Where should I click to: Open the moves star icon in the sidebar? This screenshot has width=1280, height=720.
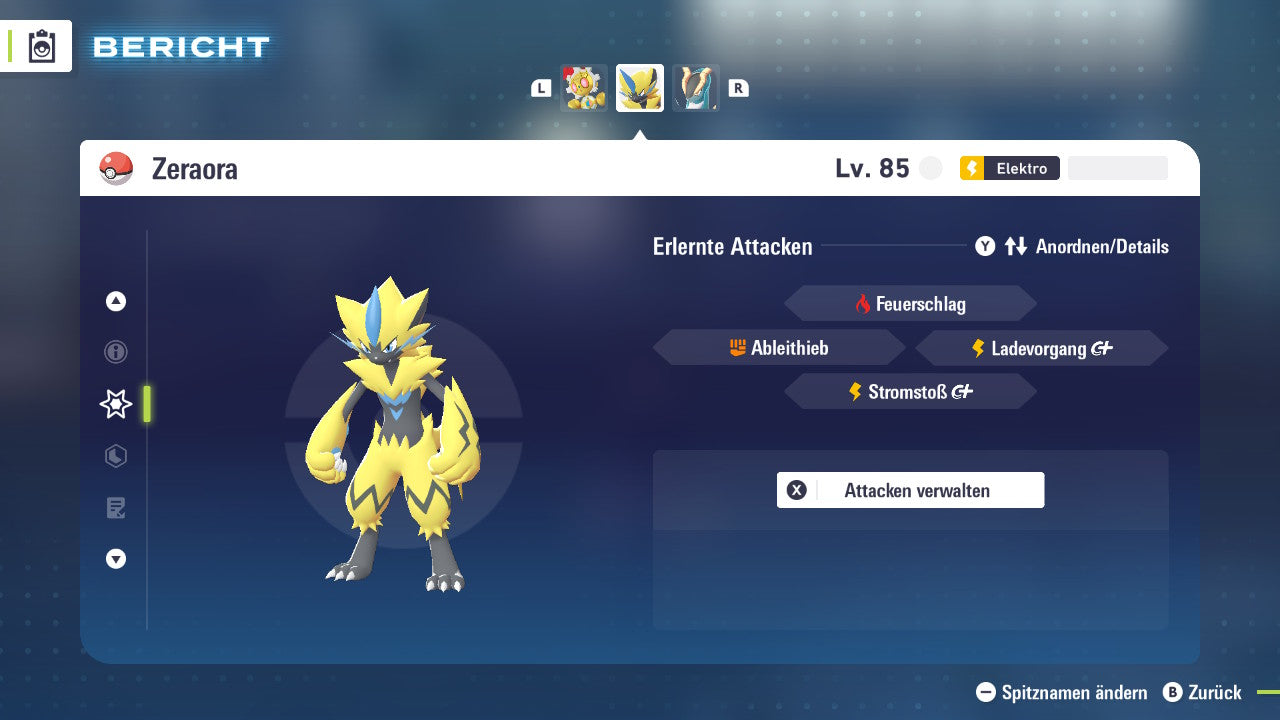pos(116,404)
